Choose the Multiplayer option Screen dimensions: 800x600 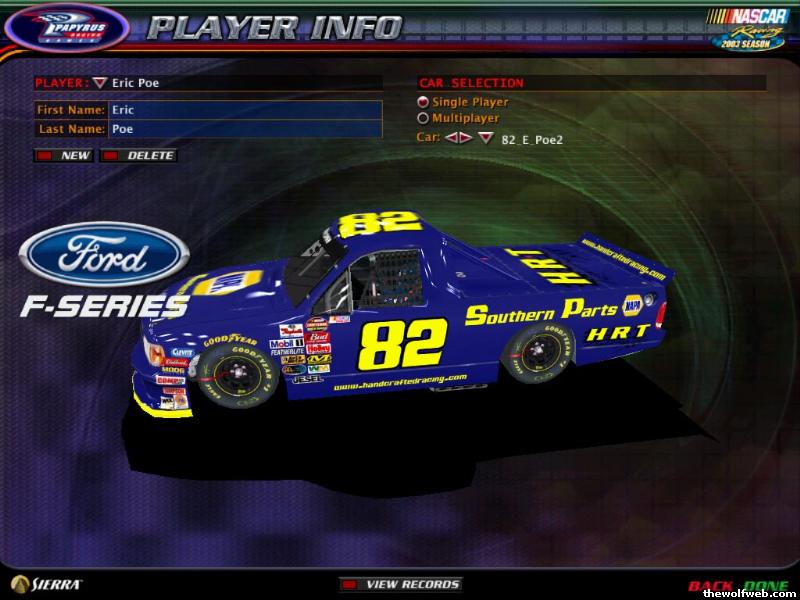click(423, 118)
